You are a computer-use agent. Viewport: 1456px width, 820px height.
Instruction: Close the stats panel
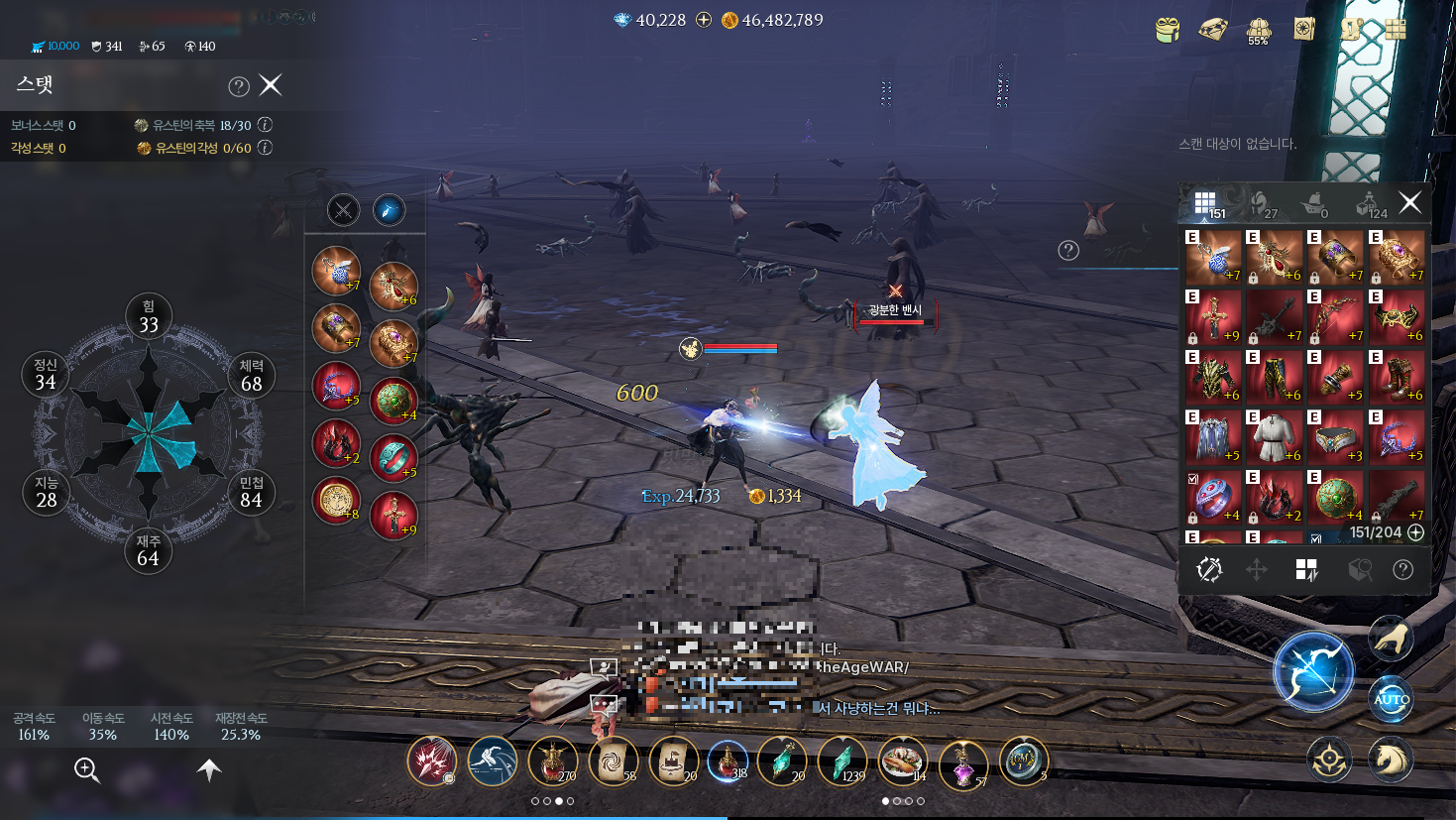(x=271, y=85)
